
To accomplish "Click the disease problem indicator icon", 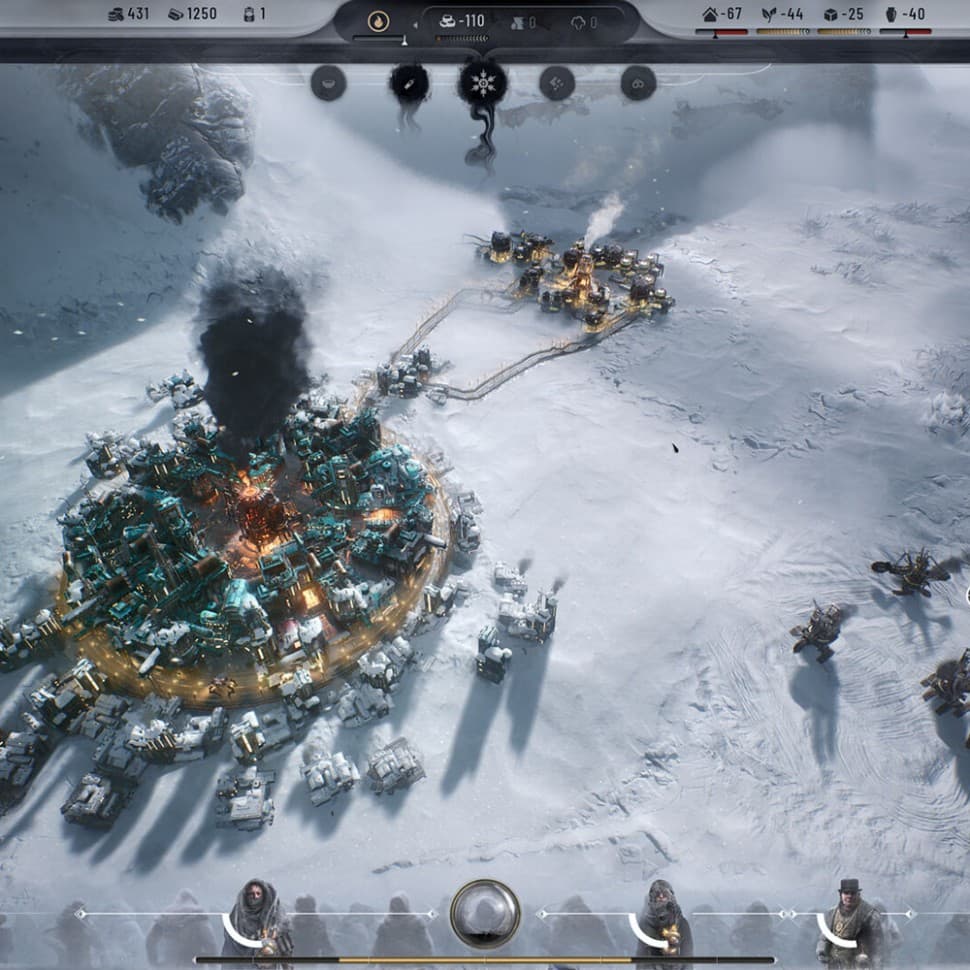I will [409, 83].
